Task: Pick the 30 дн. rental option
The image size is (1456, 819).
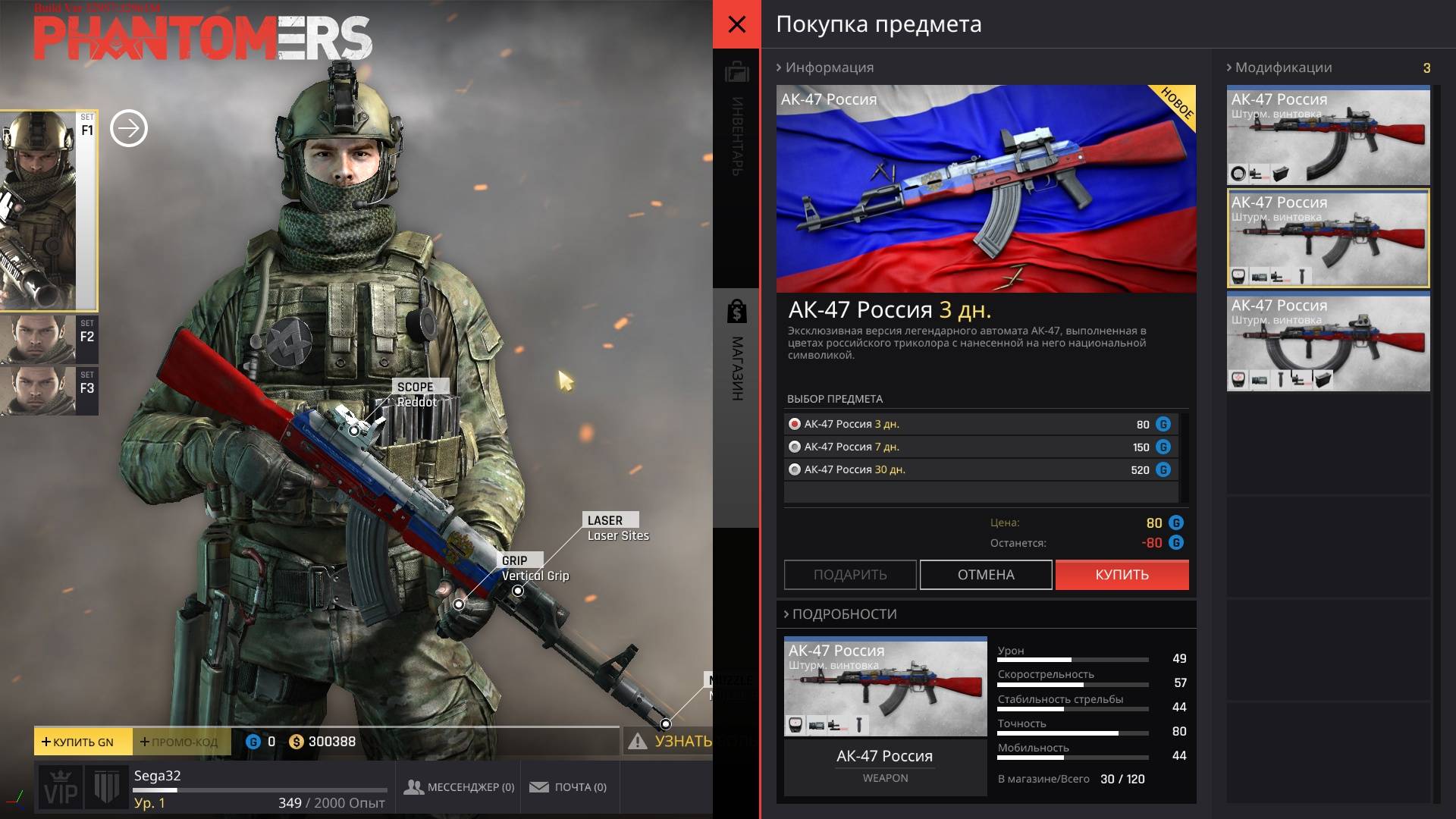Action: [795, 469]
